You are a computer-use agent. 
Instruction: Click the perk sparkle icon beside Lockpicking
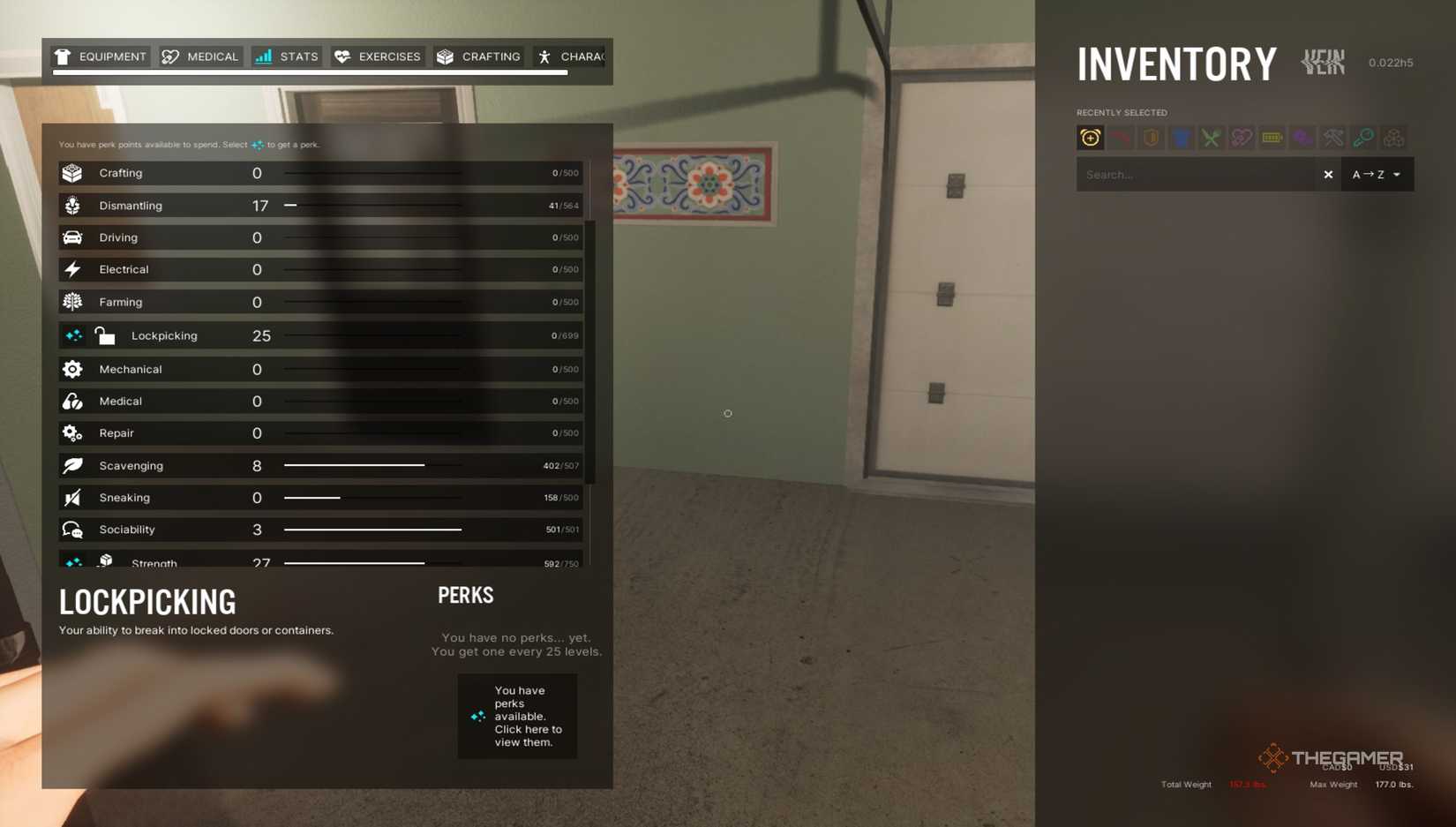pos(73,335)
